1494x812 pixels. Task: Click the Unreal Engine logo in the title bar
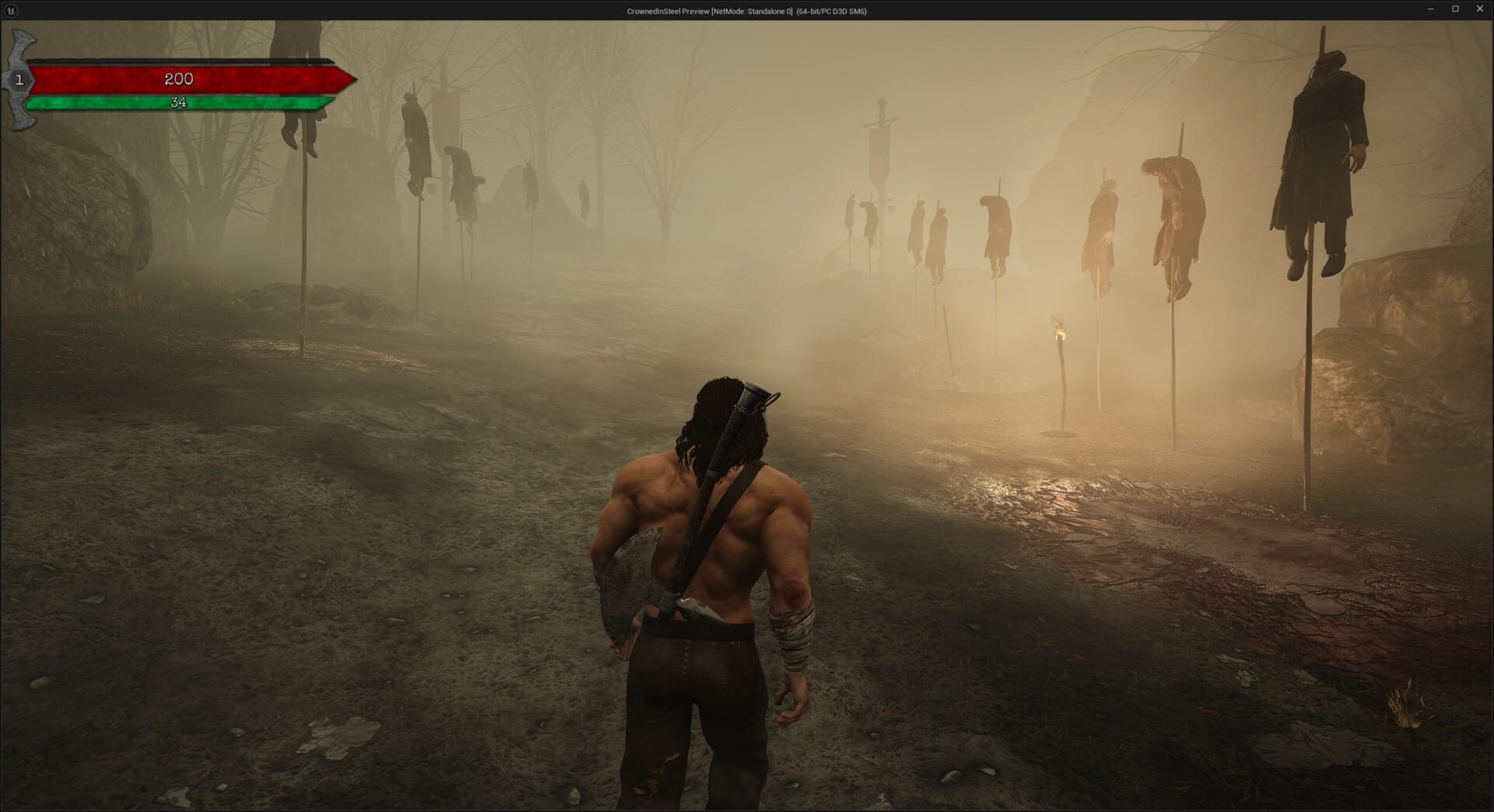pos(11,11)
